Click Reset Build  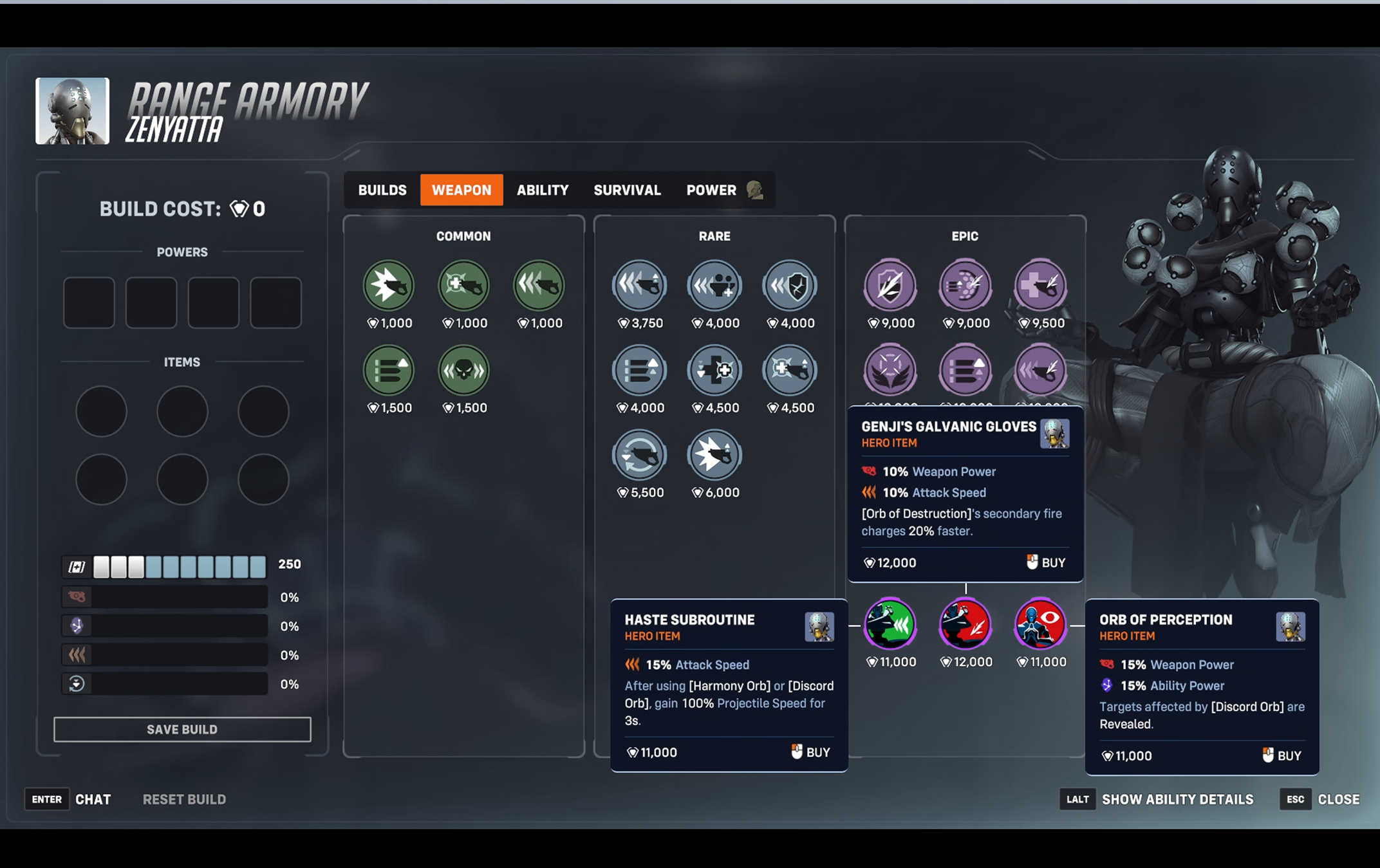[184, 800]
